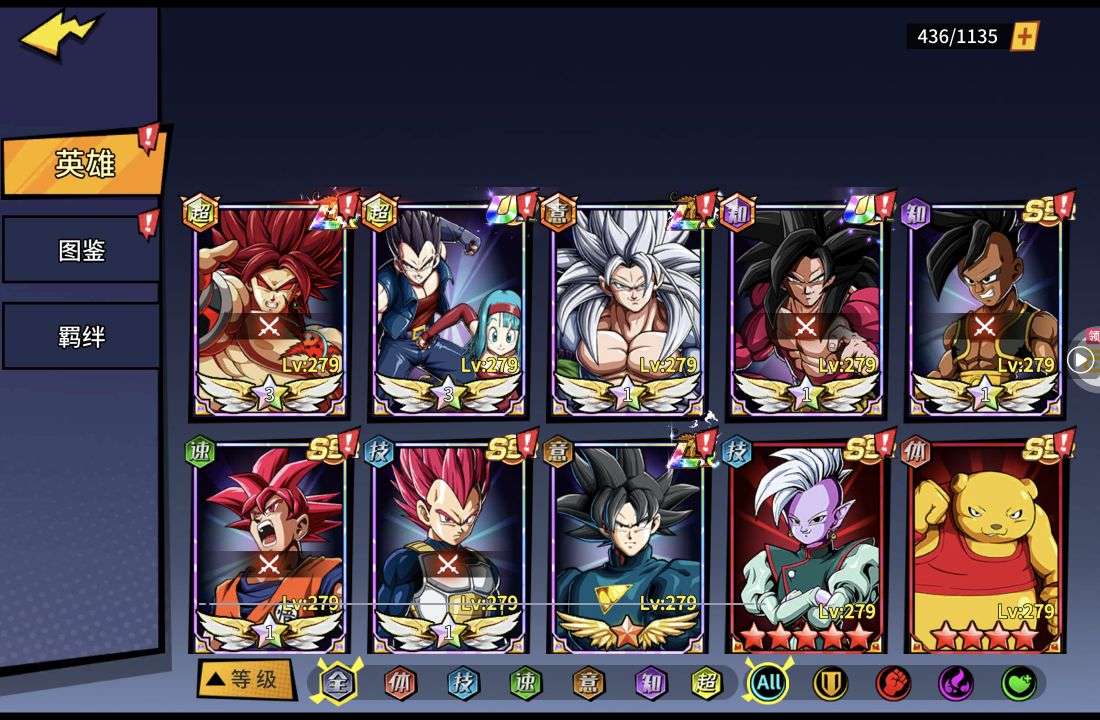The height and width of the screenshot is (720, 1100).
Task: Switch to the 图鉴 tab
Action: (x=81, y=250)
